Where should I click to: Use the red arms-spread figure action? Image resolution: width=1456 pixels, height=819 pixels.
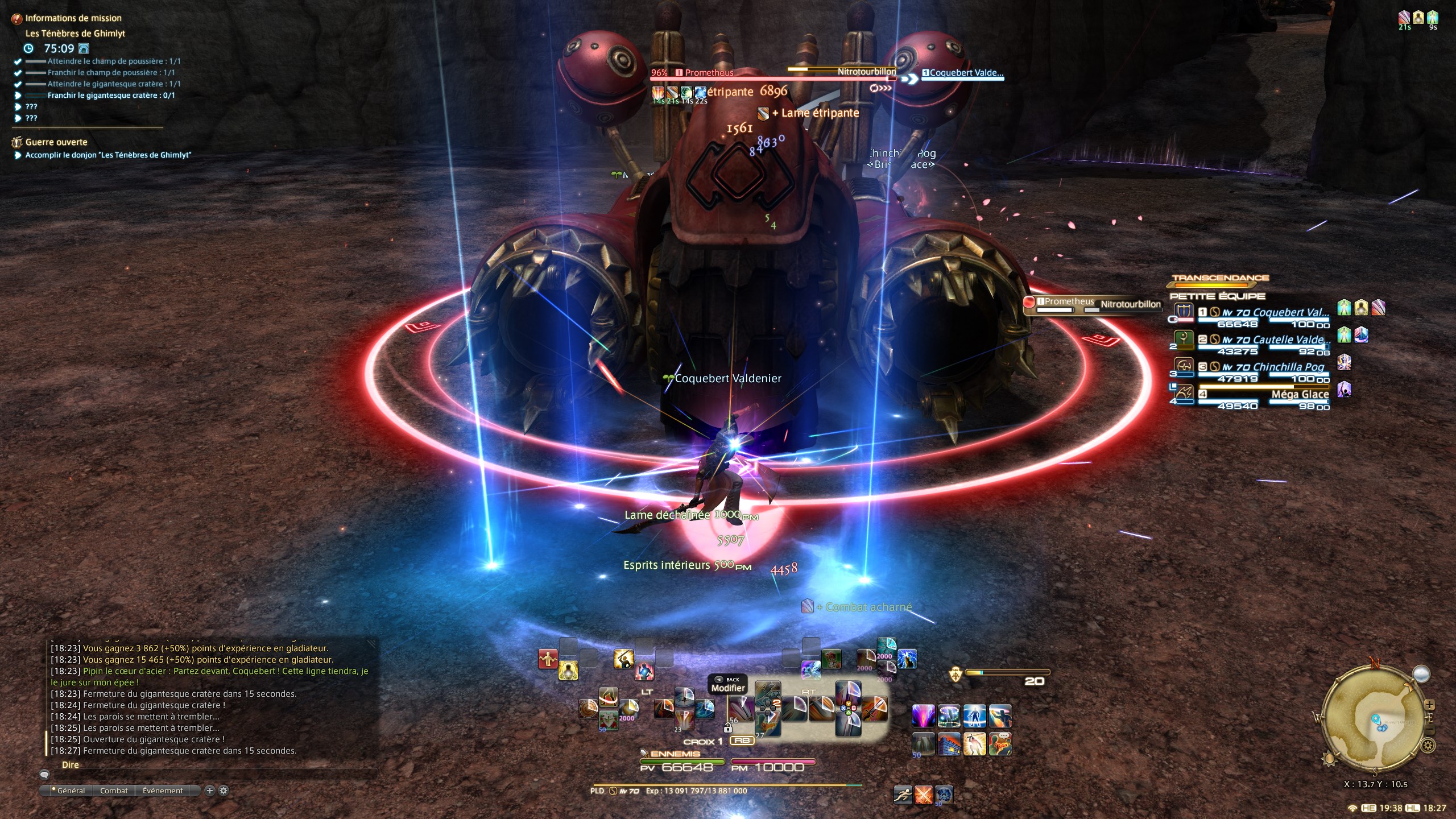click(548, 659)
